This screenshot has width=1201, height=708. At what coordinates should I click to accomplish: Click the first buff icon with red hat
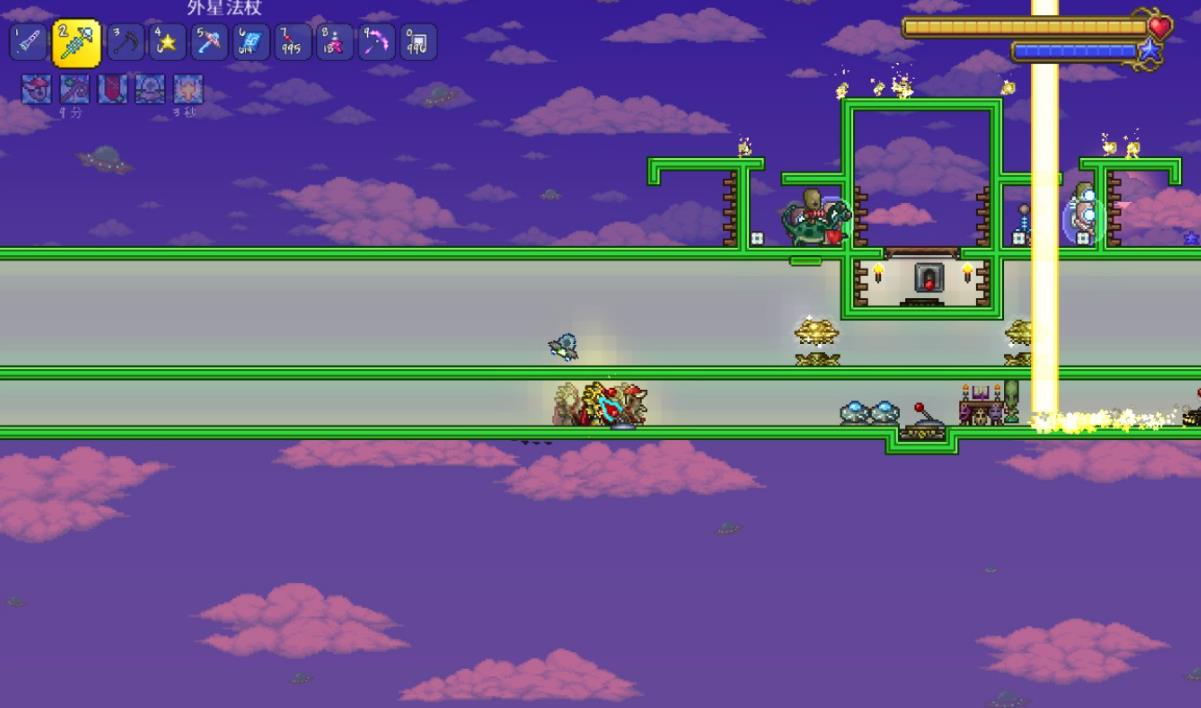click(37, 89)
